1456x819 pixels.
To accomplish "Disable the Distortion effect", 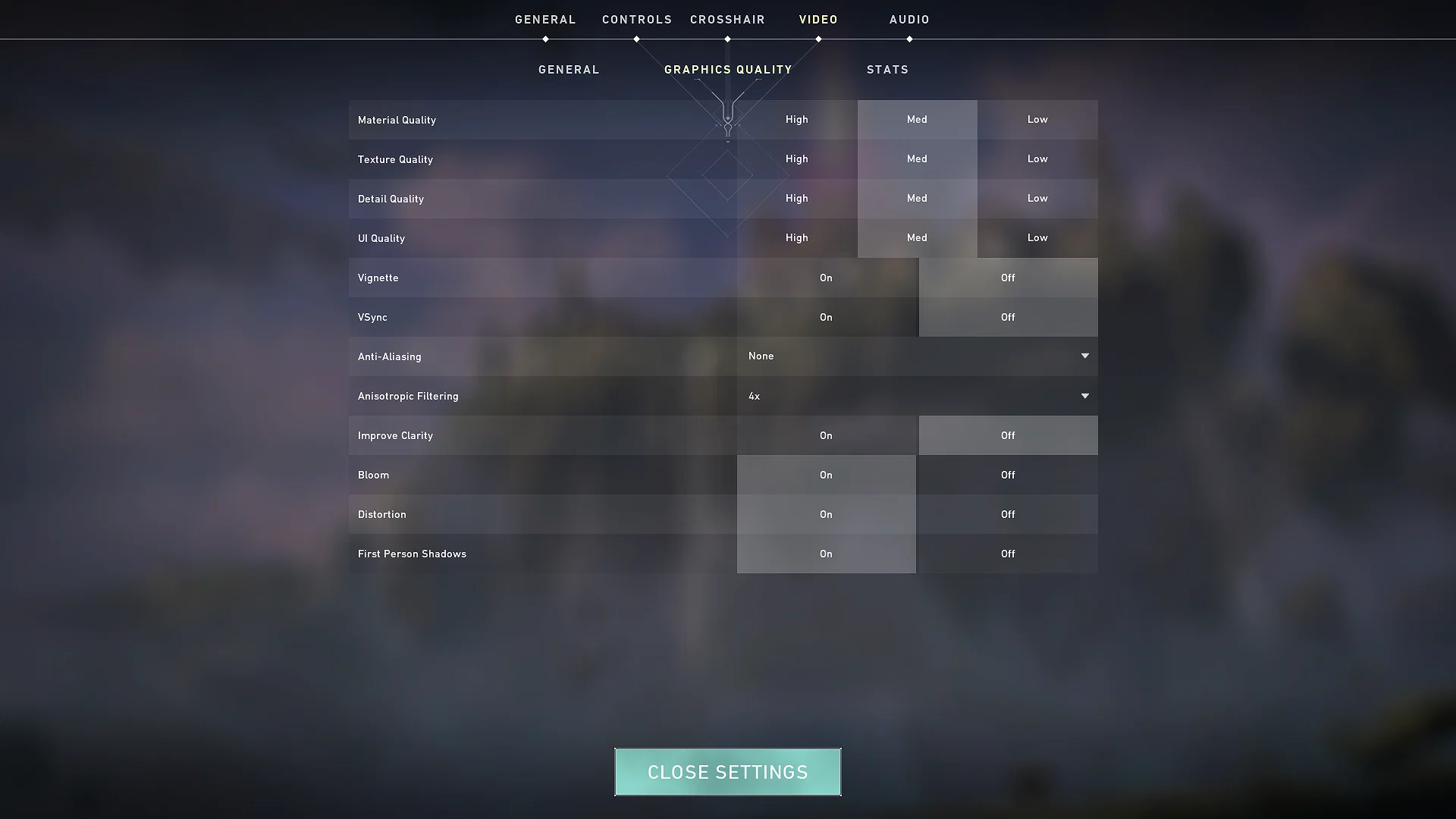I will coord(1008,514).
